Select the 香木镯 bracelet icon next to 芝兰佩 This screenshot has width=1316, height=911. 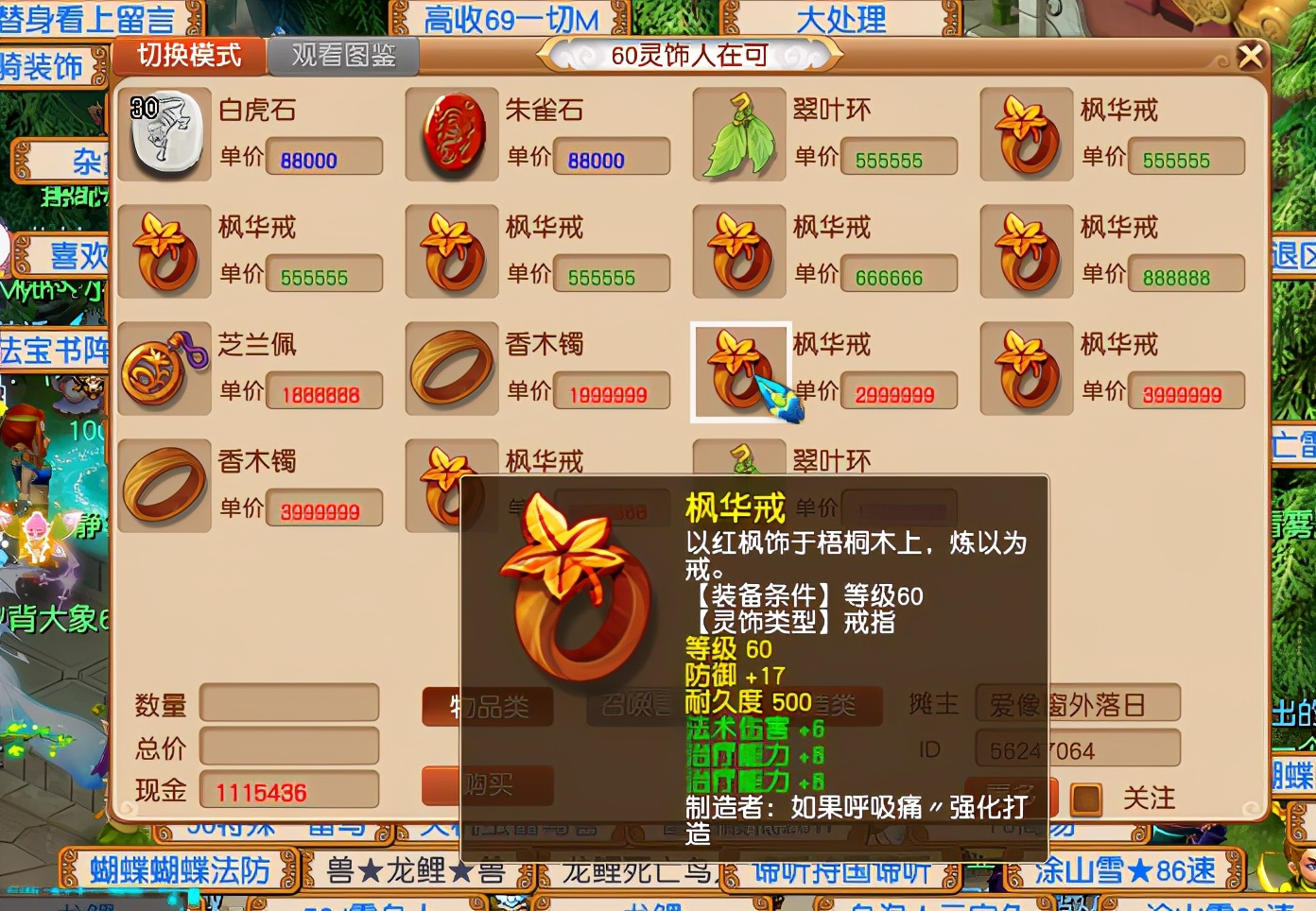tap(451, 369)
